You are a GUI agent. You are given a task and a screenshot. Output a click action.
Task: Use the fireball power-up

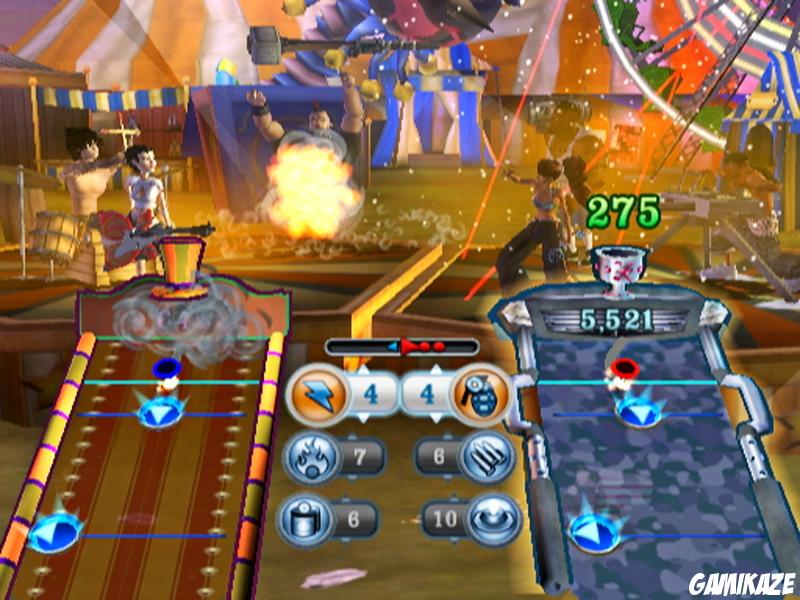point(315,458)
